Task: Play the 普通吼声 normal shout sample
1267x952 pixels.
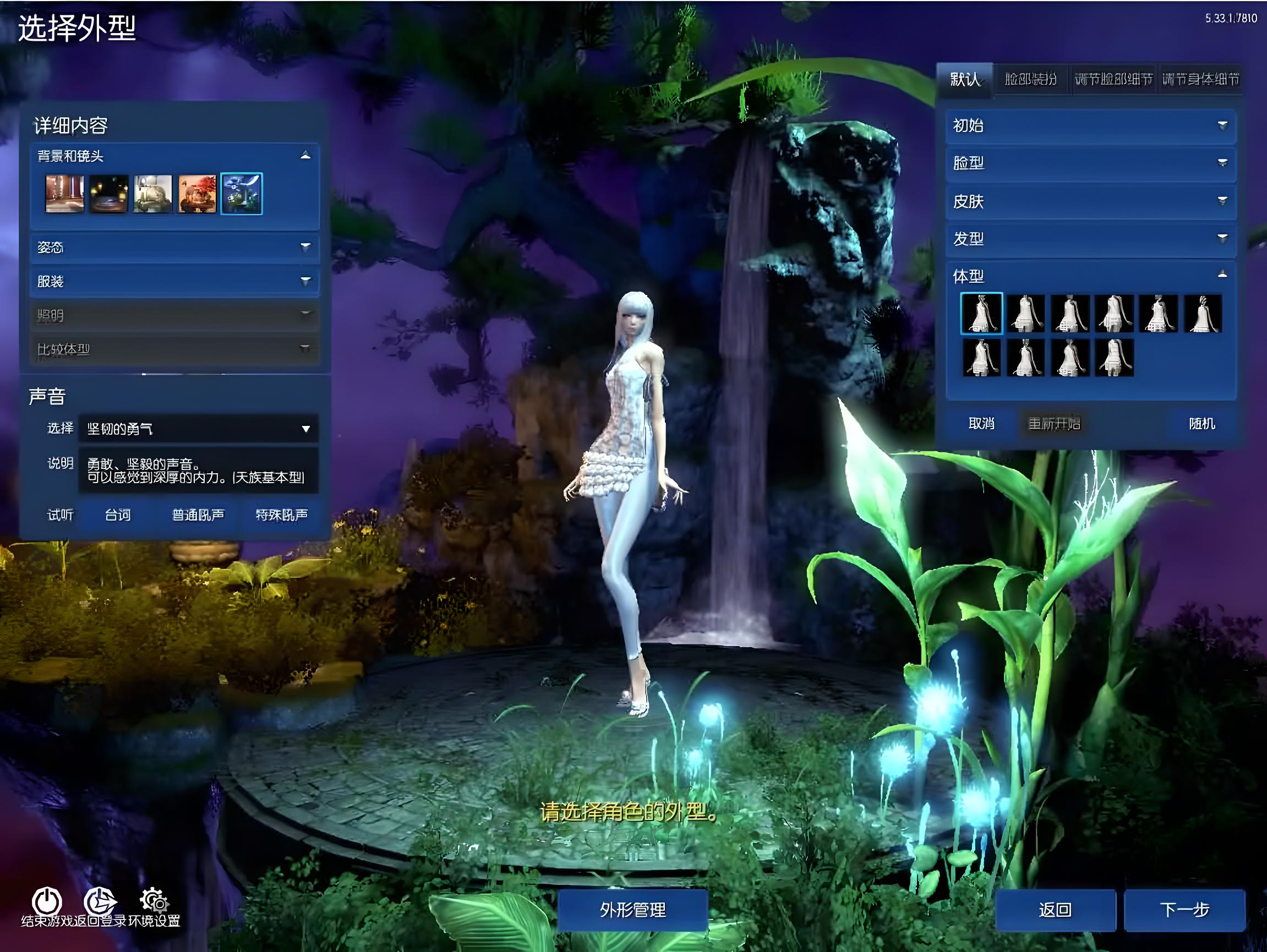Action: pos(198,515)
